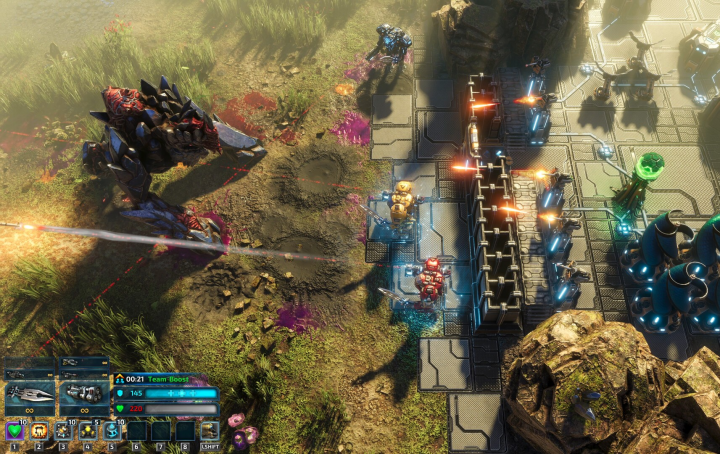Screen dimensions: 720x454
Task: Activate the orange explosion skill in slot 2
Action: pyautogui.click(x=40, y=431)
